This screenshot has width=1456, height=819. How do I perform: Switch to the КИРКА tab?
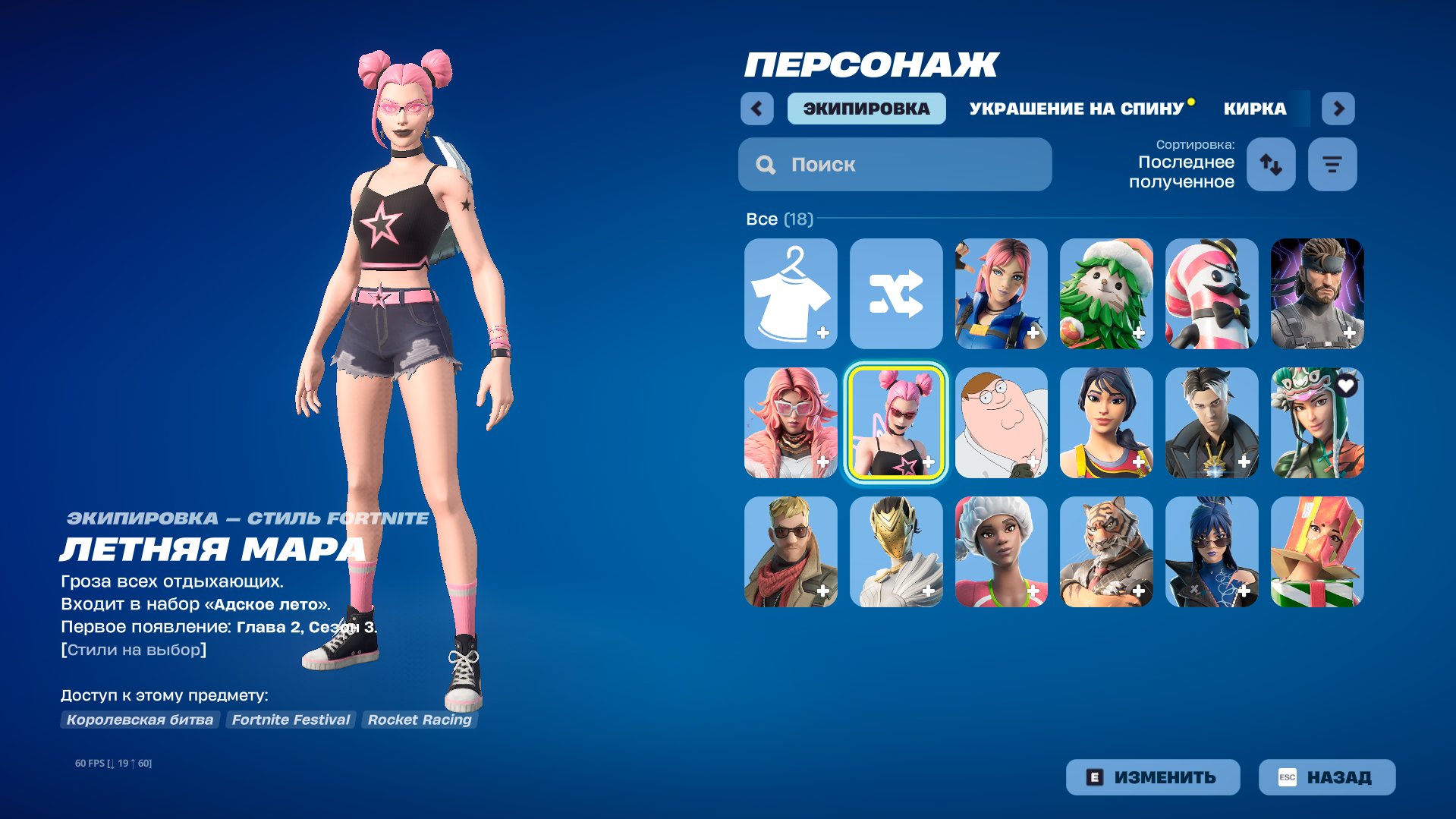[x=1253, y=109]
